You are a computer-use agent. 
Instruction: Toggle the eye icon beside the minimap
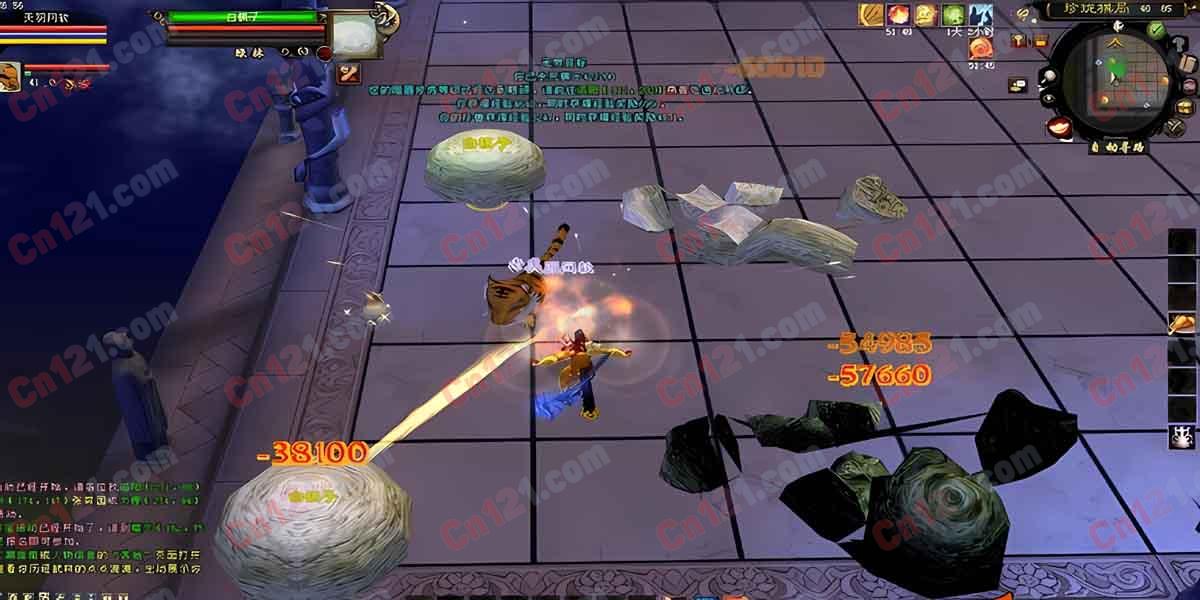pos(1048,100)
